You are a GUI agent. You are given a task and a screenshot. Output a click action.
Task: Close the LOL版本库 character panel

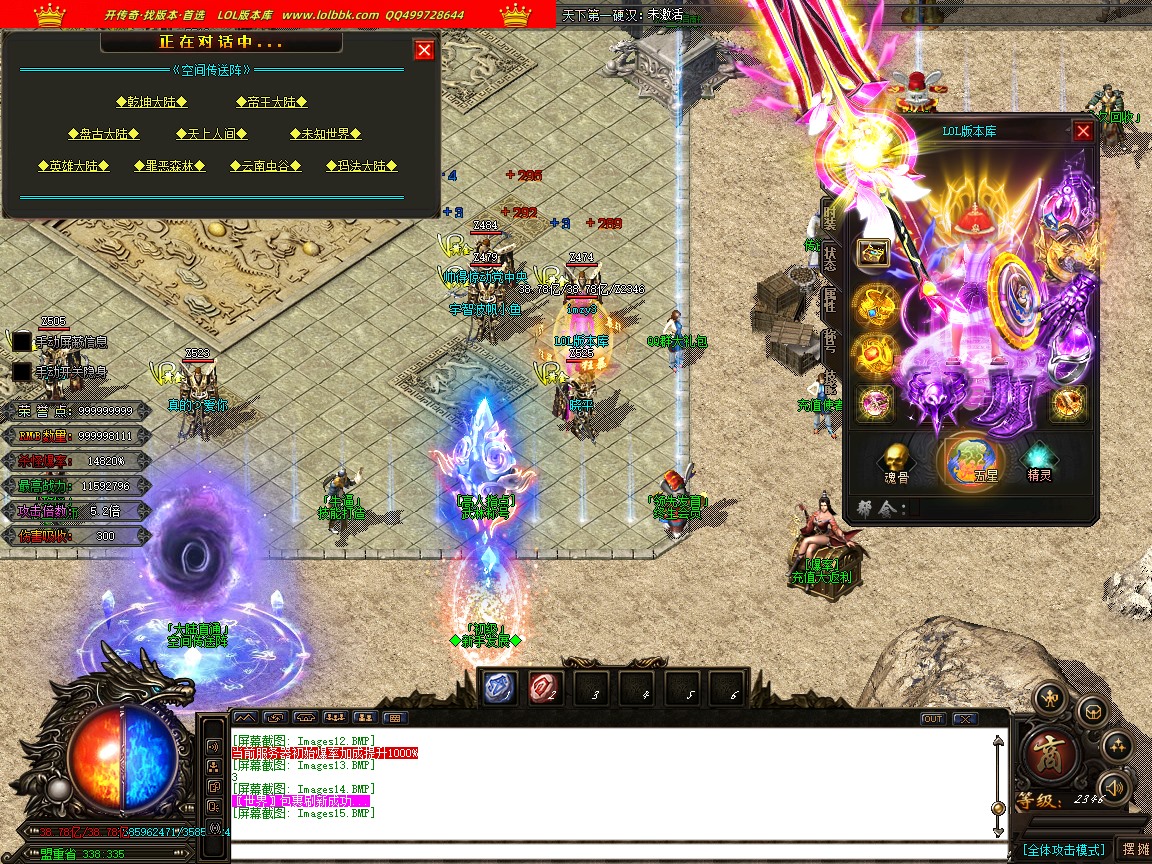pos(1083,131)
